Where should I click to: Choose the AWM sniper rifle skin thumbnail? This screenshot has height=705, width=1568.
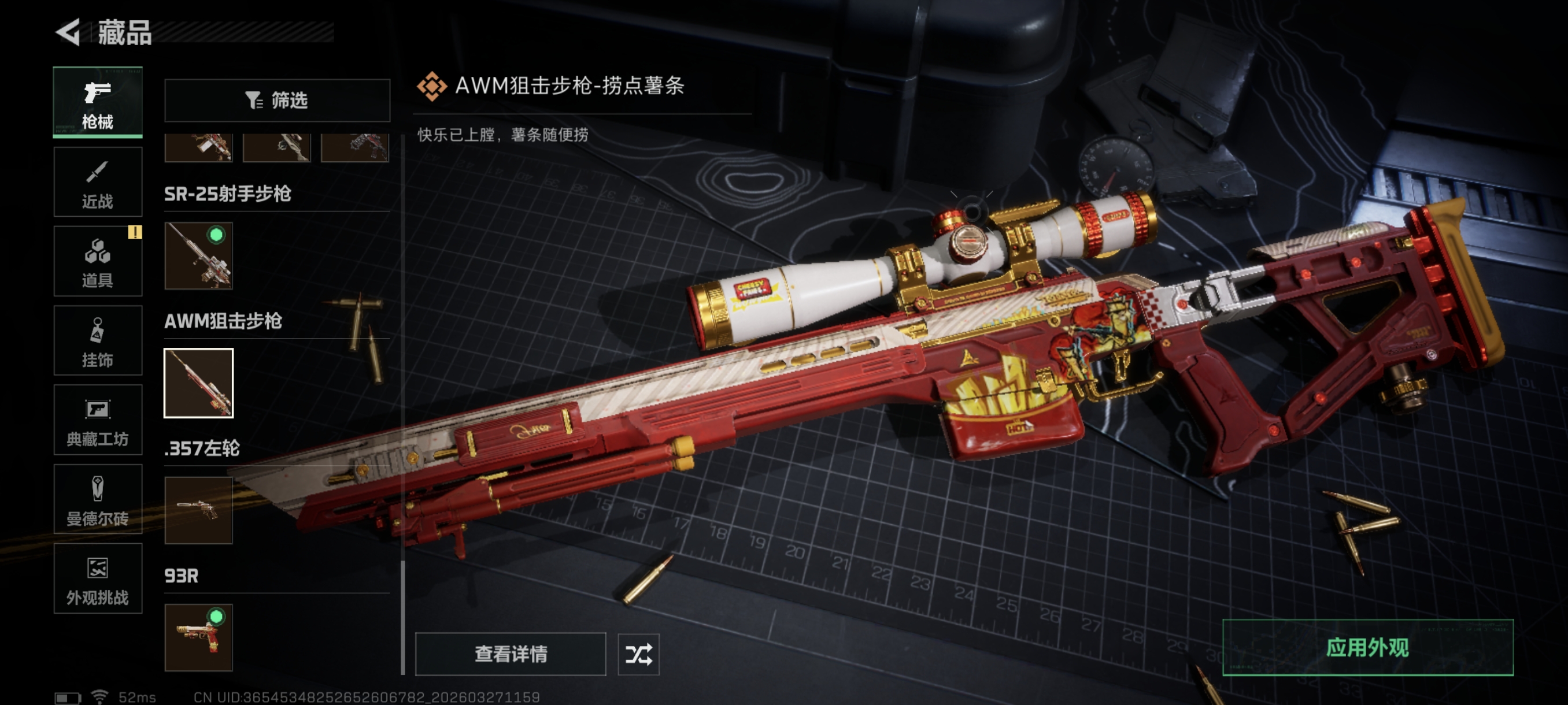(198, 383)
